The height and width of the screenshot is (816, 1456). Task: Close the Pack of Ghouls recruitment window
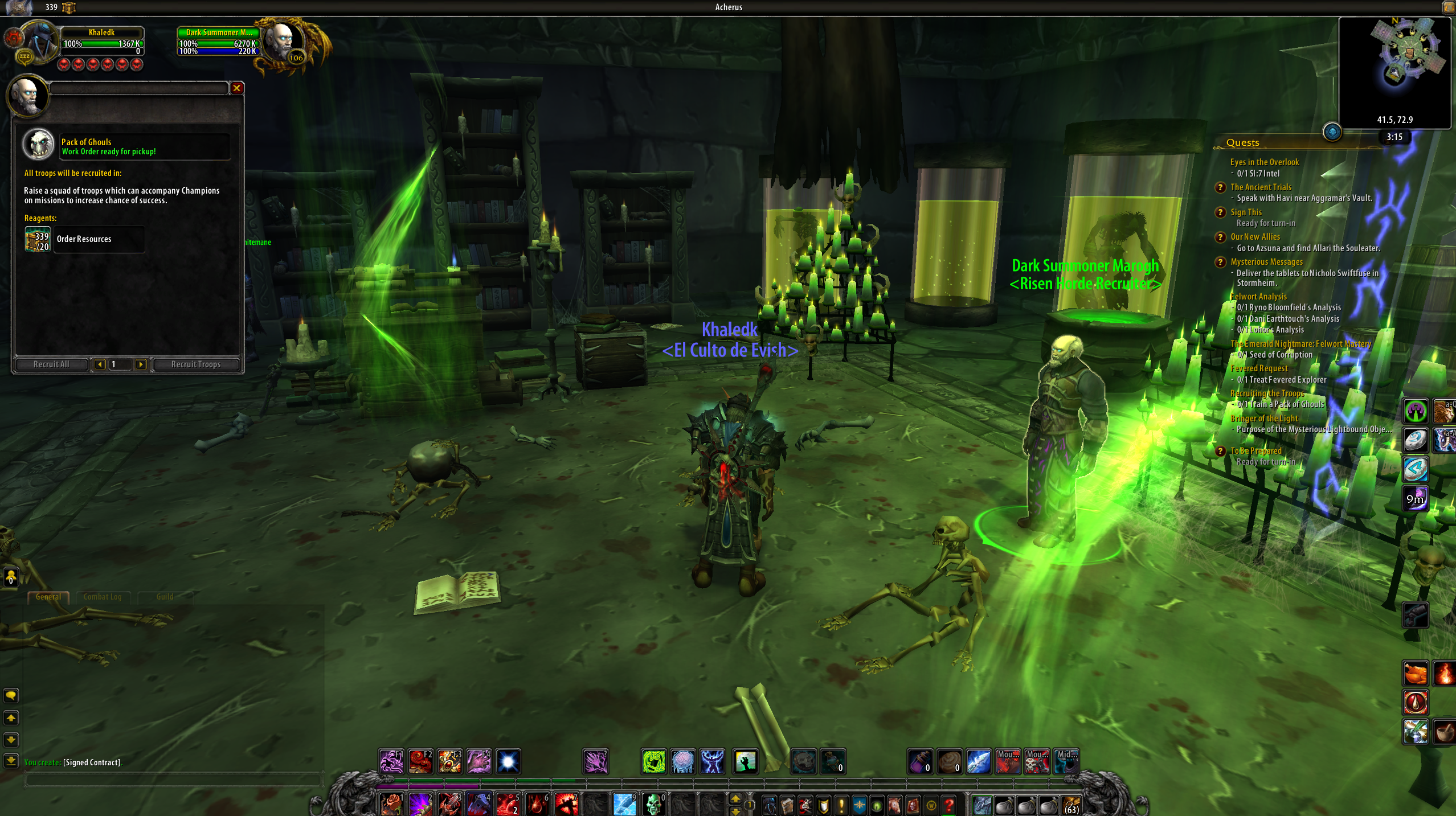(x=236, y=88)
